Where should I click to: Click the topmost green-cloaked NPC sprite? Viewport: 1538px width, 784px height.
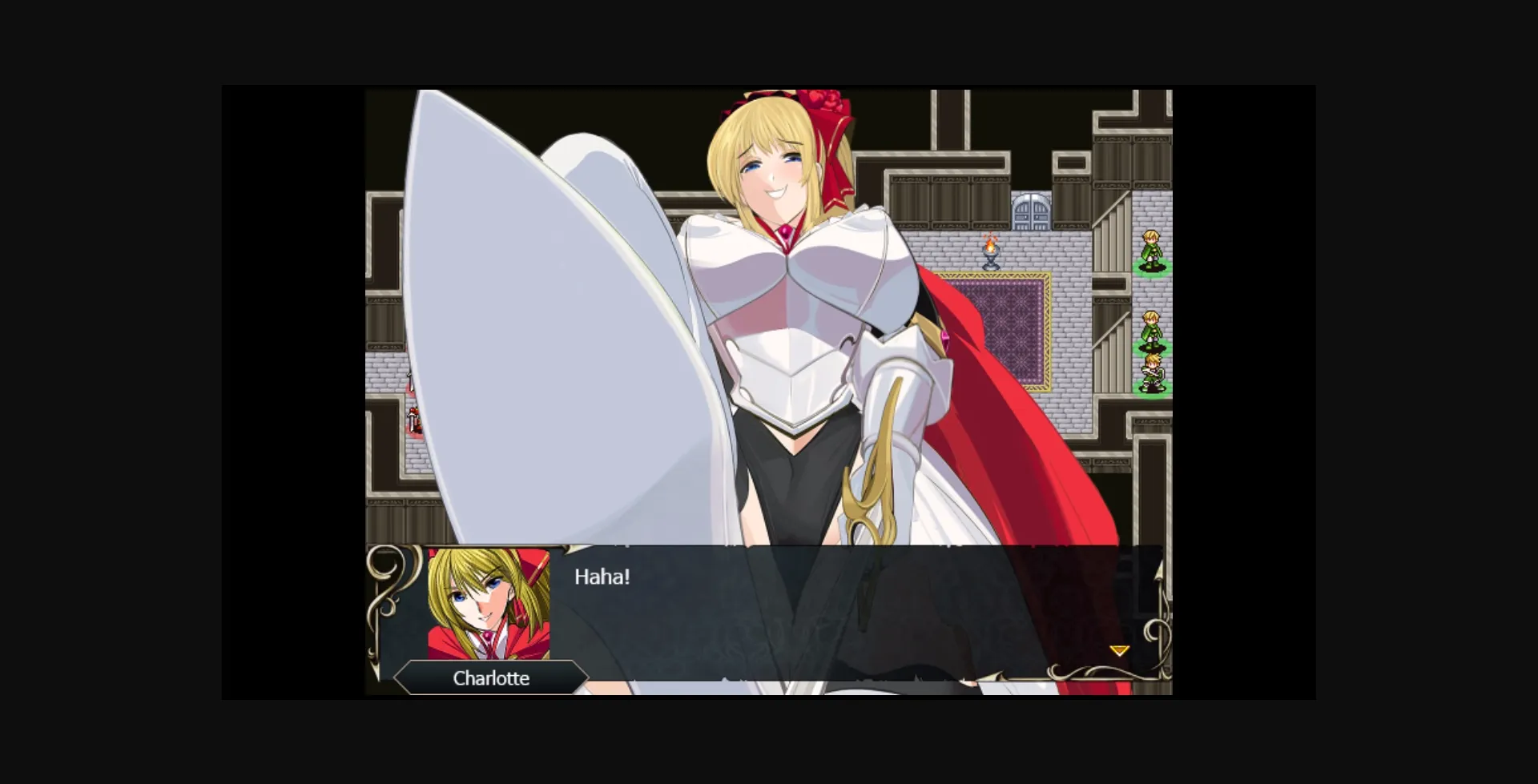1151,247
